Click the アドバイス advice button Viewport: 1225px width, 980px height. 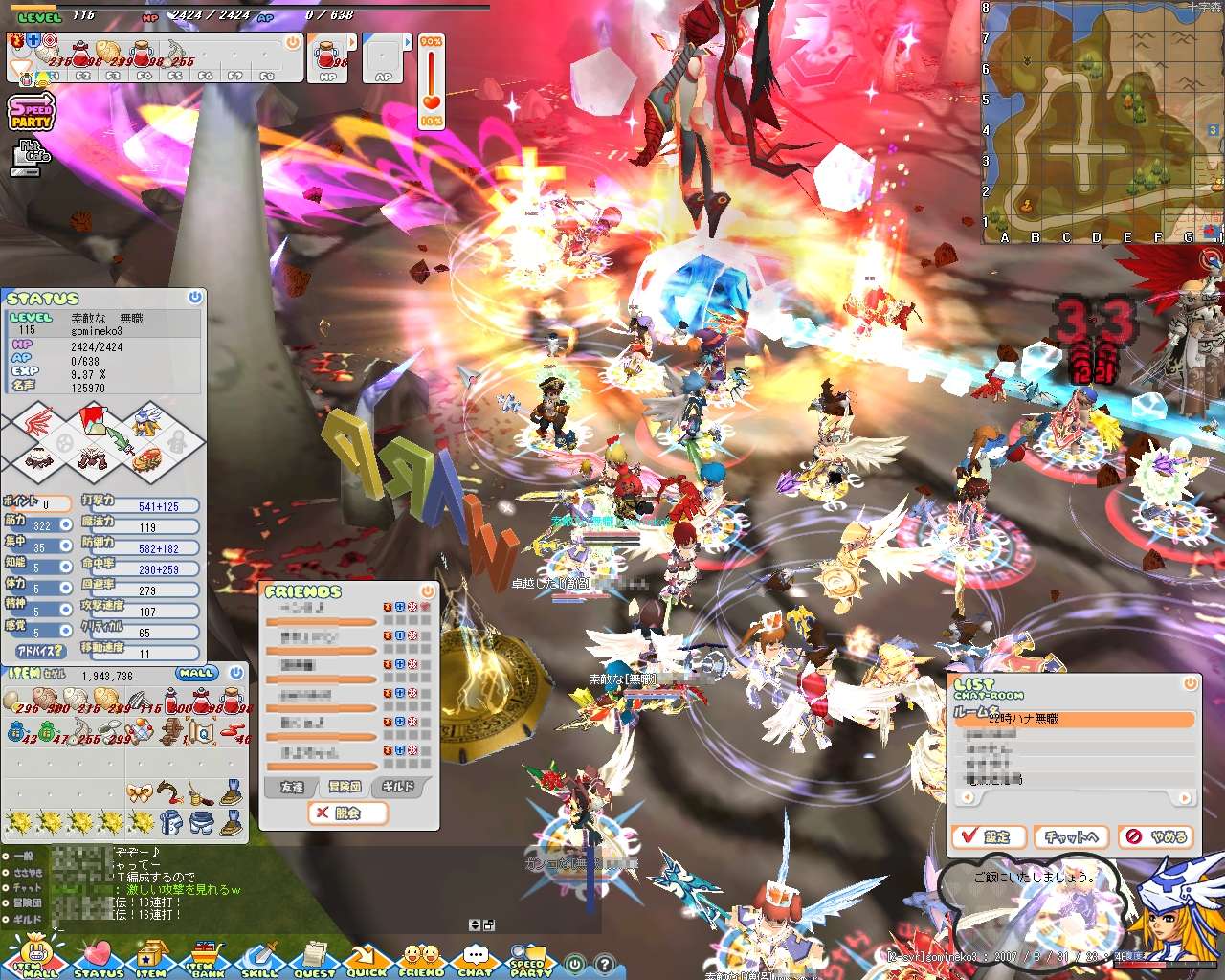point(39,651)
